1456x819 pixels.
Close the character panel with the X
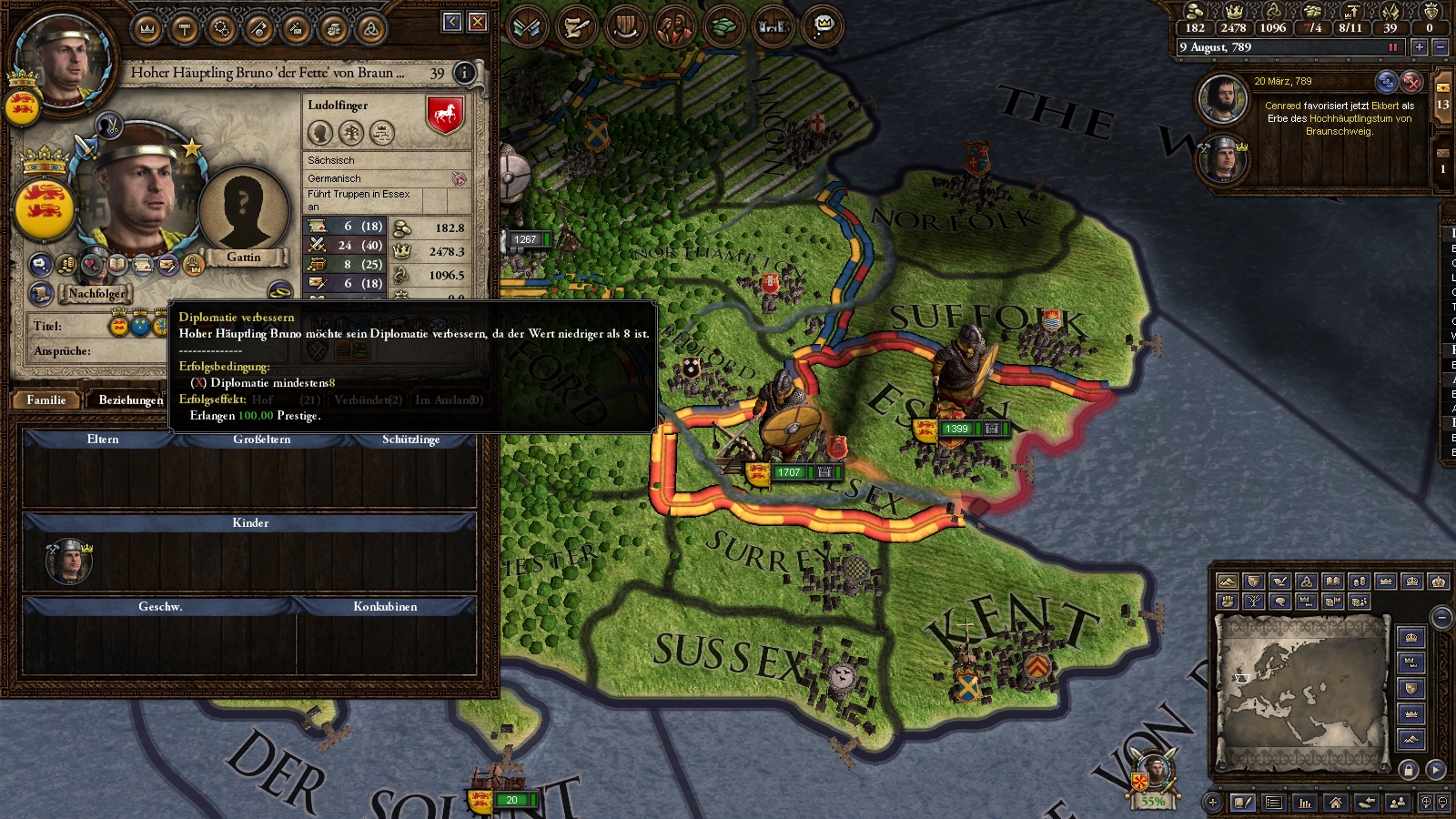click(x=478, y=22)
